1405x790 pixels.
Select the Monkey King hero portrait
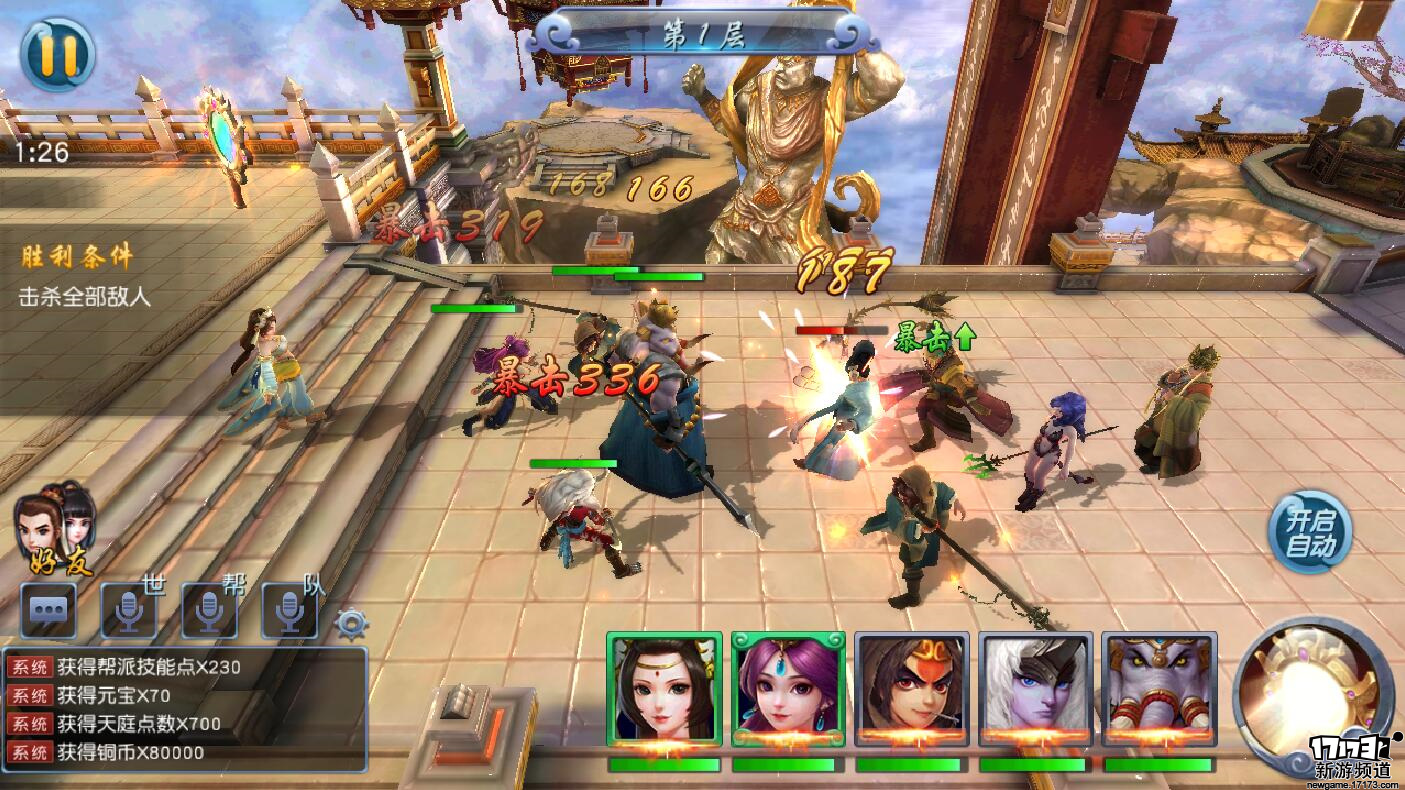point(912,689)
